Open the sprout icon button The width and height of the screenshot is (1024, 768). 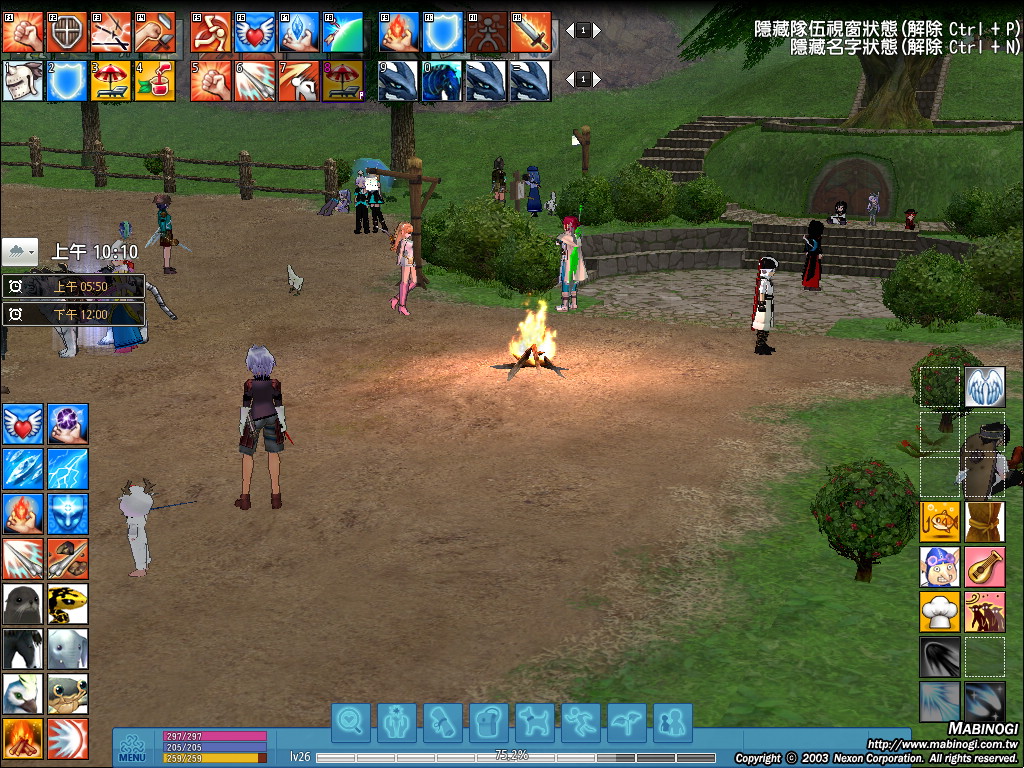click(627, 722)
